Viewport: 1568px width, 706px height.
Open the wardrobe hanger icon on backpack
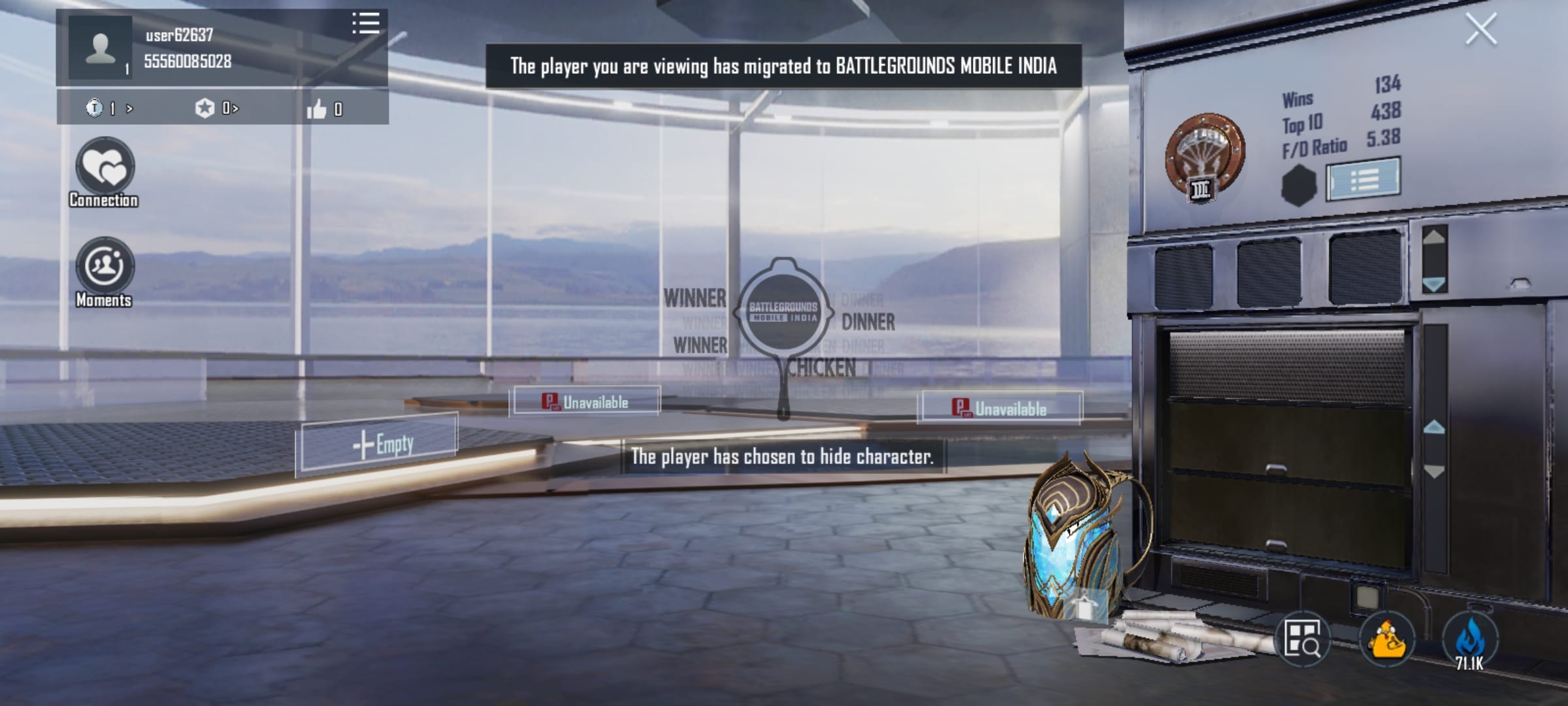(1085, 607)
